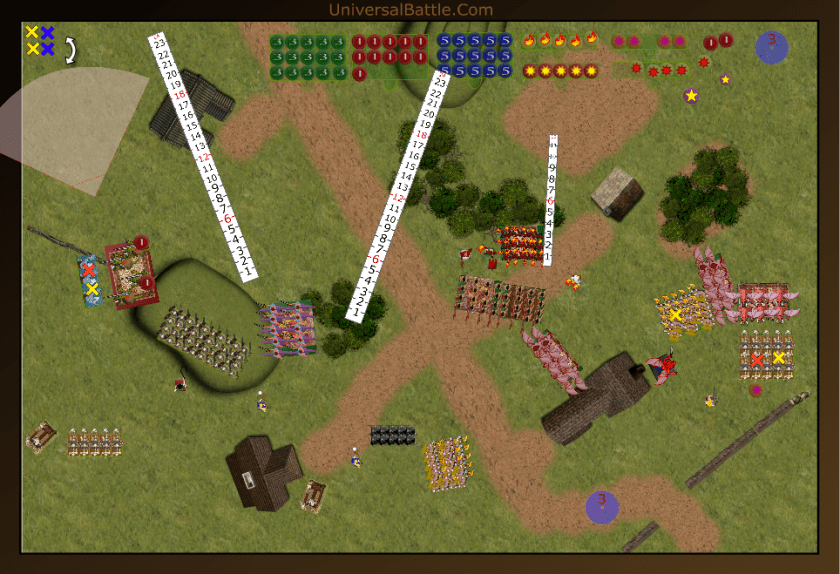This screenshot has width=840, height=574.
Task: Click the white curved rotate arrow icon
Action: point(71,50)
